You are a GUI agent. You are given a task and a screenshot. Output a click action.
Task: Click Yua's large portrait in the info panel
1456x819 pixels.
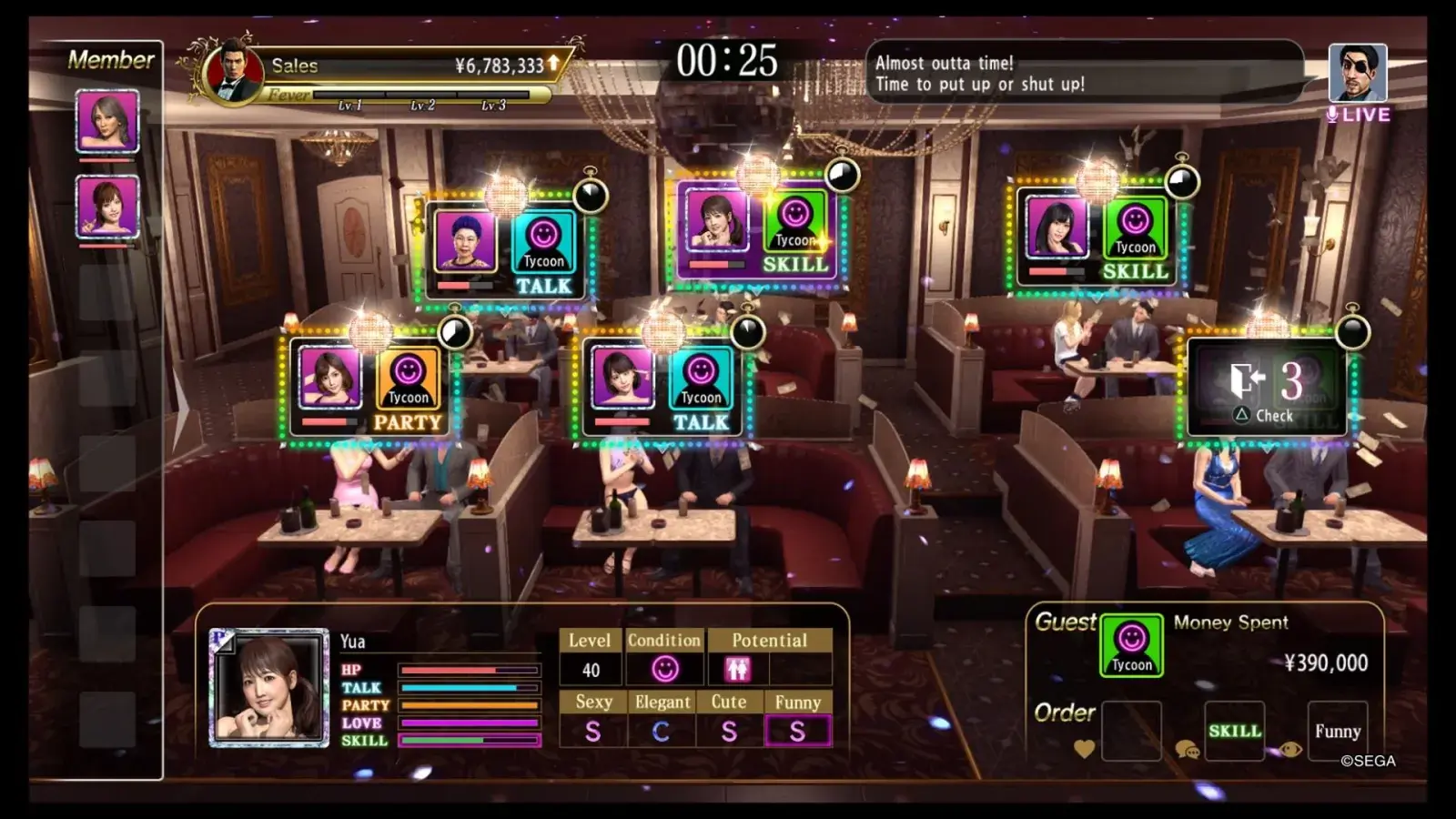(x=268, y=688)
